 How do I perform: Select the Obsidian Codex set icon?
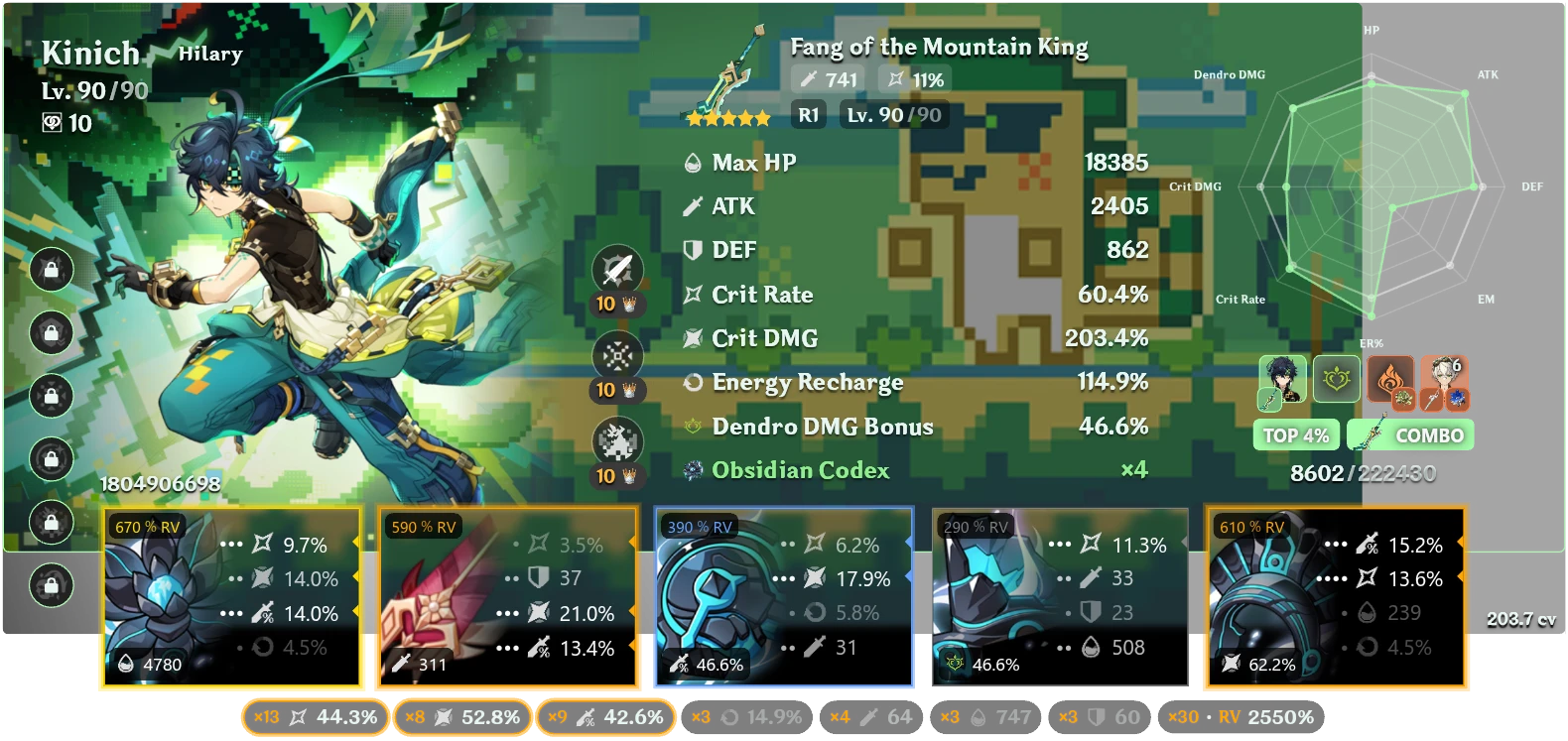tap(695, 470)
